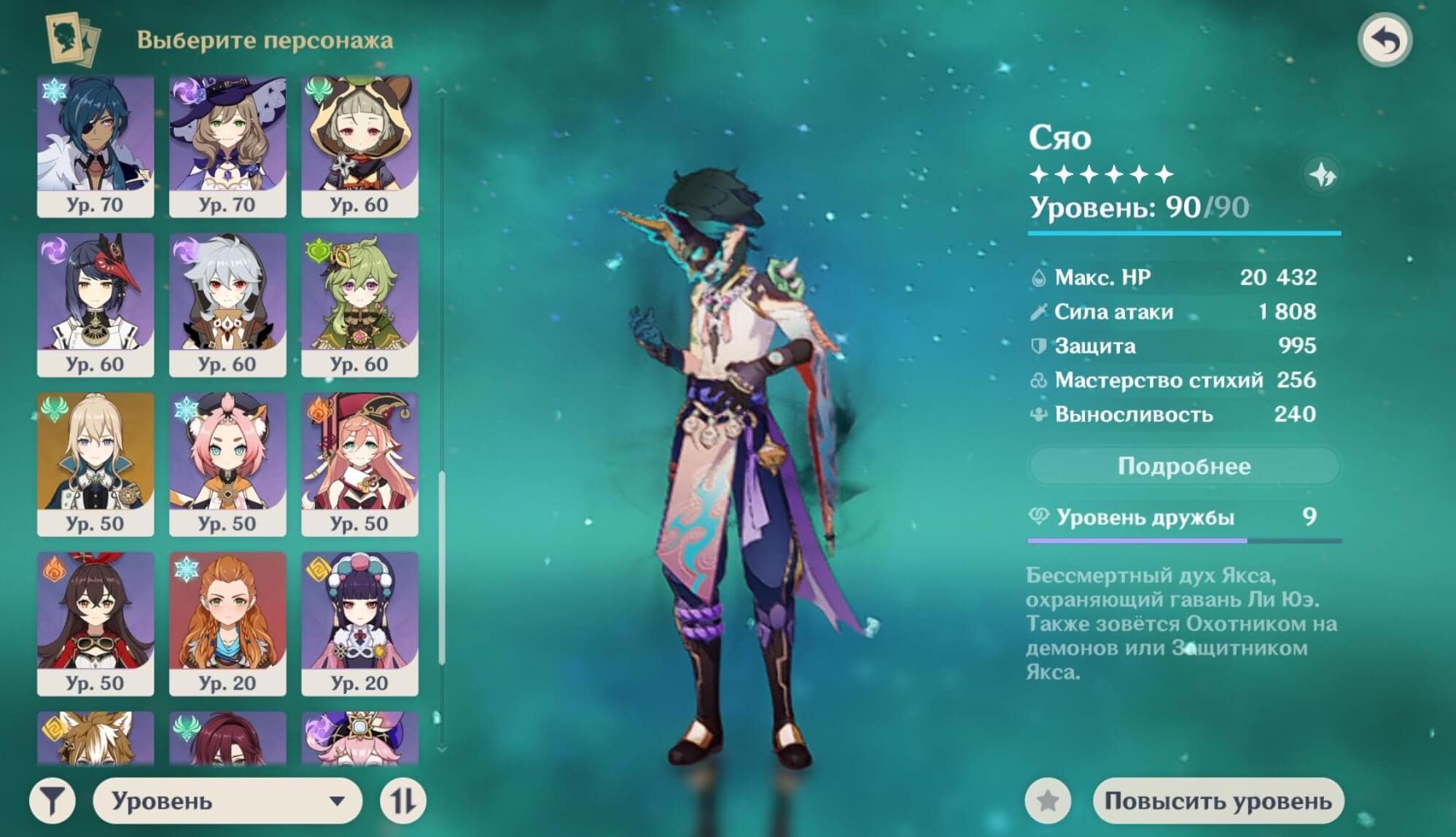Open the Подробнее details panel
Image resolution: width=1456 pixels, height=837 pixels.
[1183, 466]
